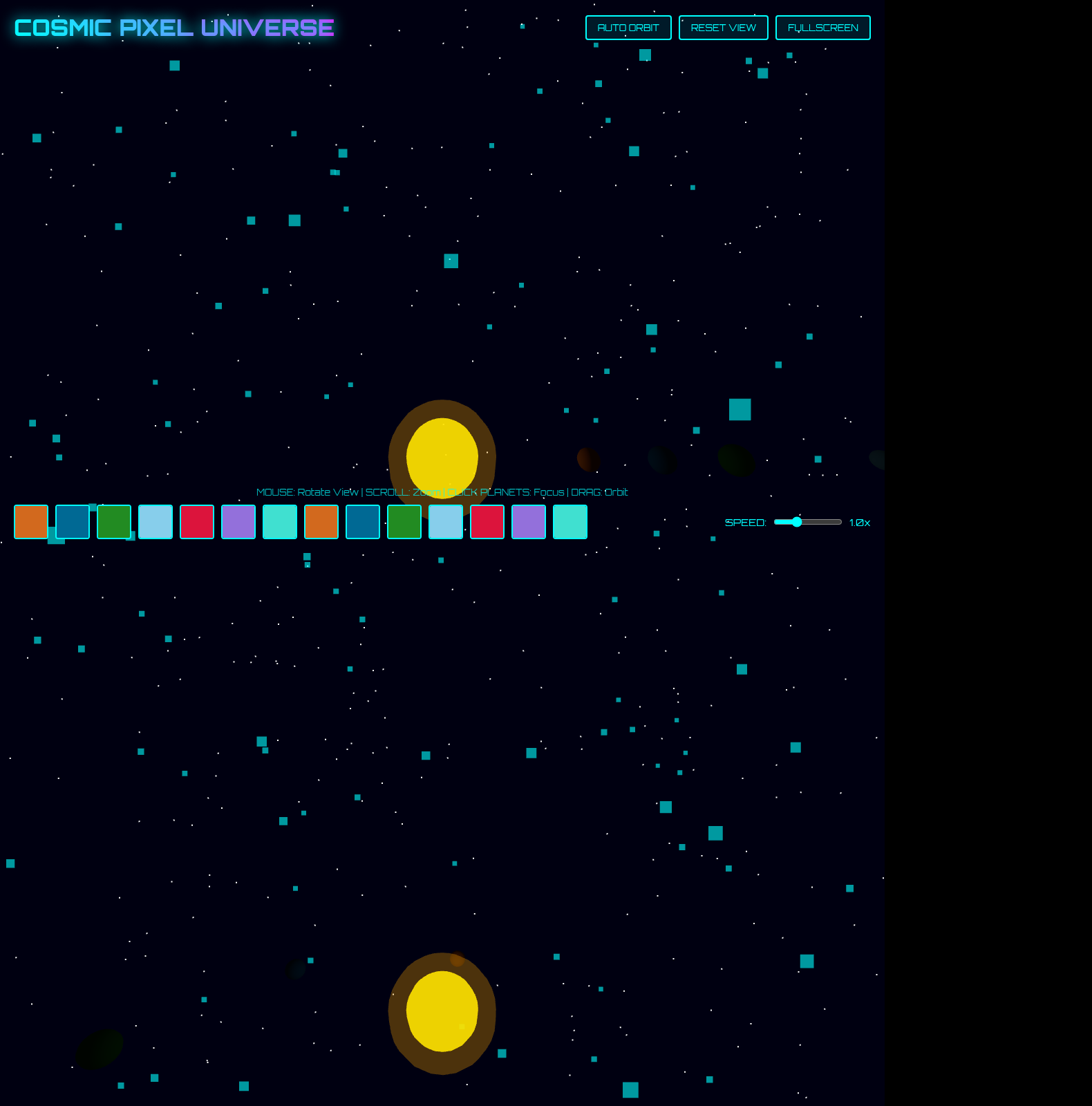Click the Cosmic Pixel Universe title
The width and height of the screenshot is (1092, 1106).
173,28
